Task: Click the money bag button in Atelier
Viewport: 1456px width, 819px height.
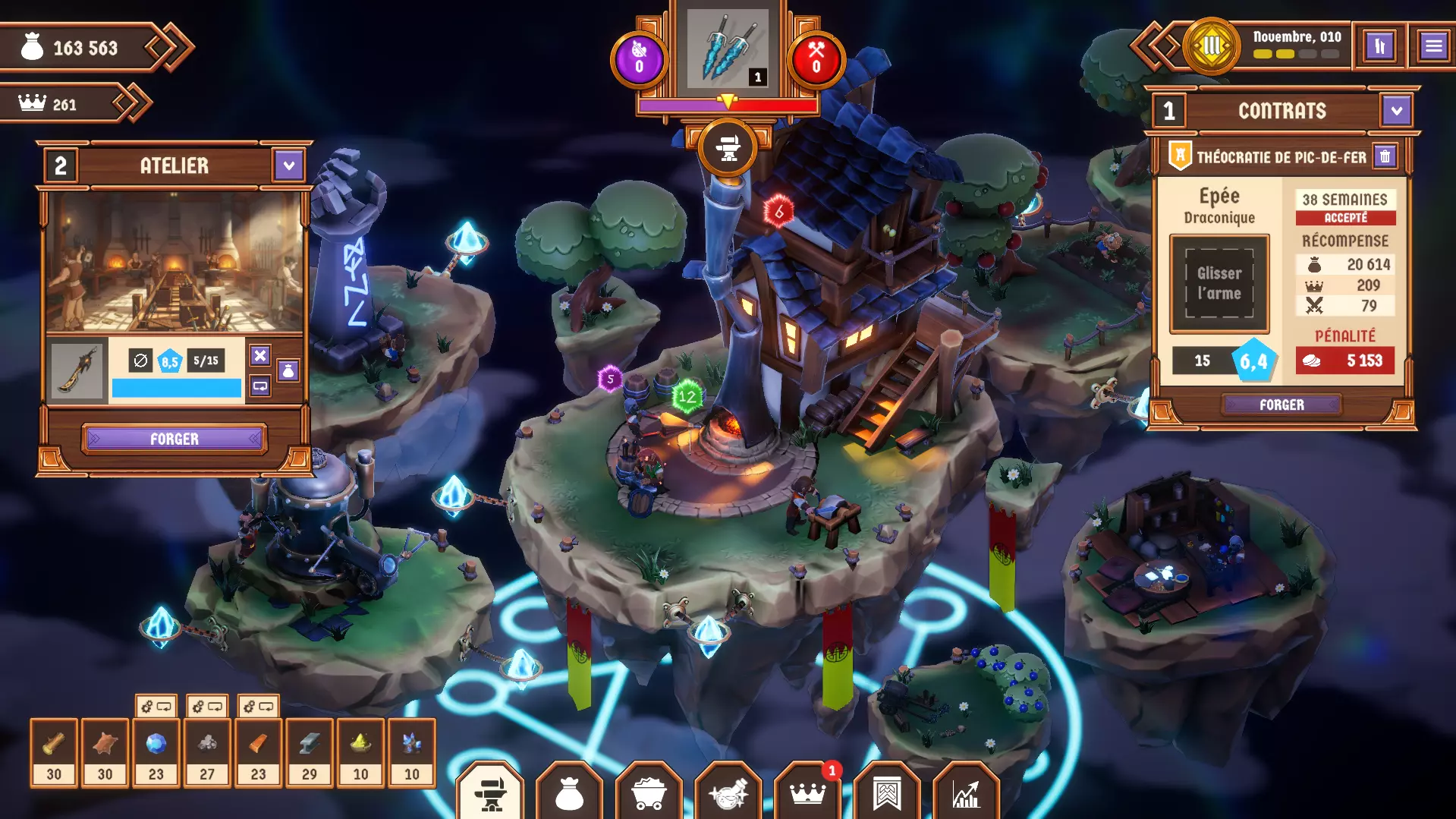Action: click(288, 371)
